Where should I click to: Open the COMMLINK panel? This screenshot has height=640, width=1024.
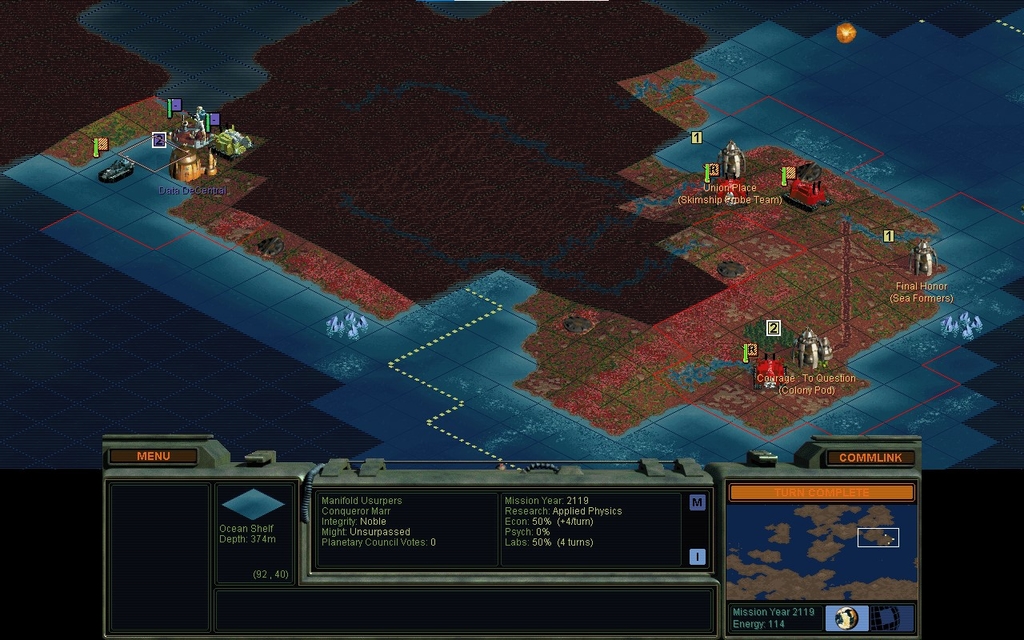(870, 457)
